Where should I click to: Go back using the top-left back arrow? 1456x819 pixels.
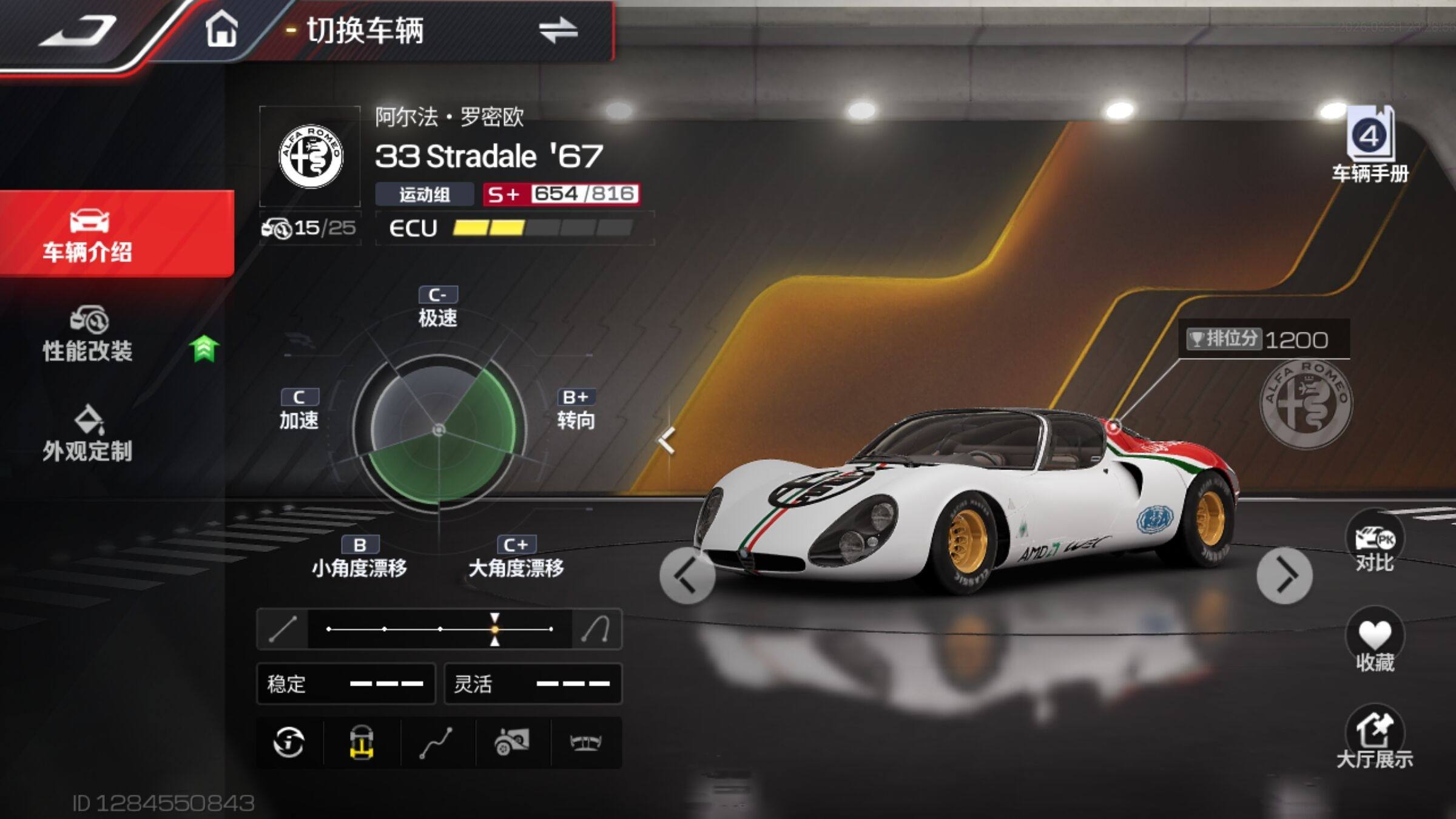[78, 30]
